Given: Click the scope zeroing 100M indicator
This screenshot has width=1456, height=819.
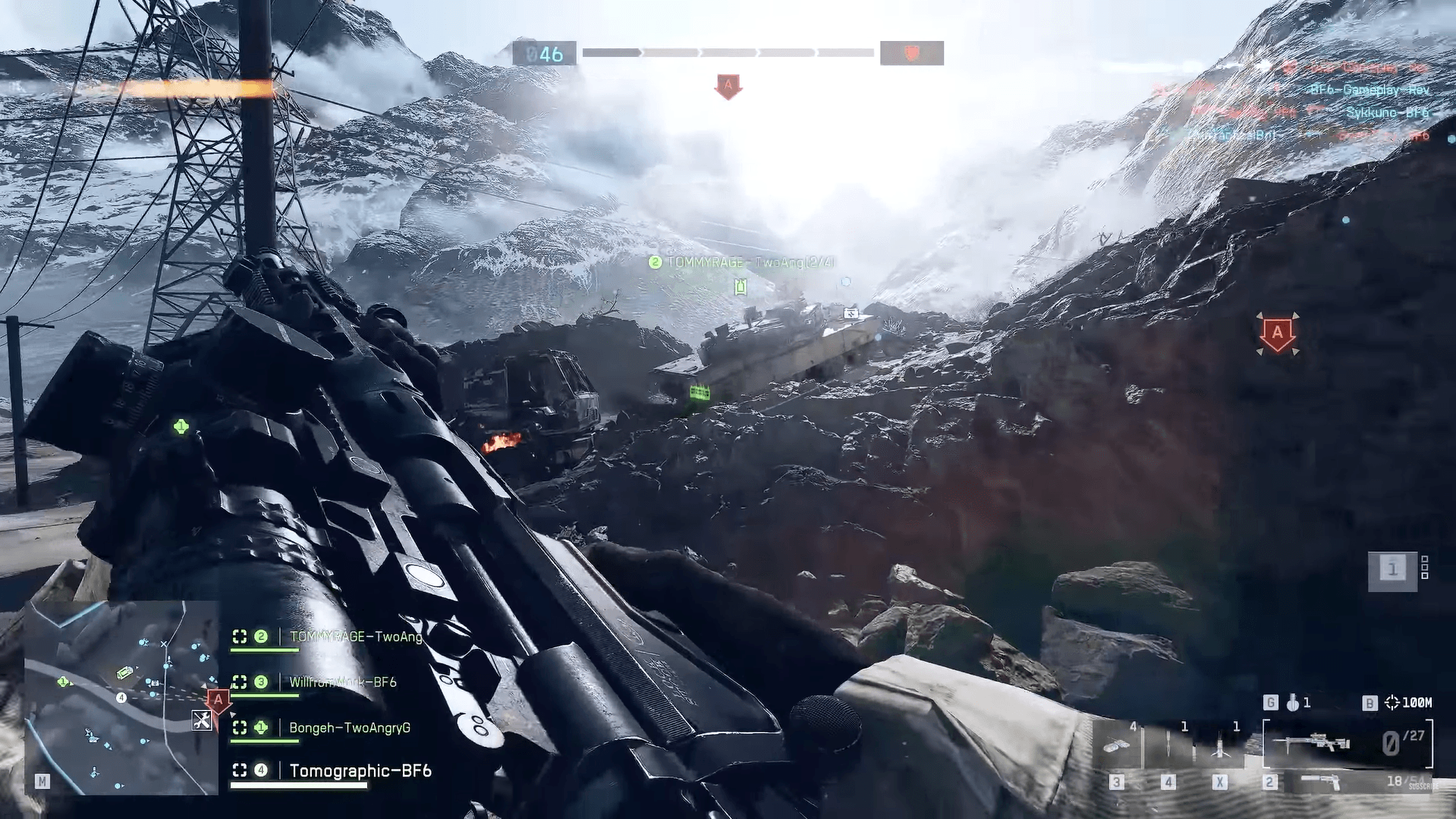Looking at the screenshot, I should 1409,703.
